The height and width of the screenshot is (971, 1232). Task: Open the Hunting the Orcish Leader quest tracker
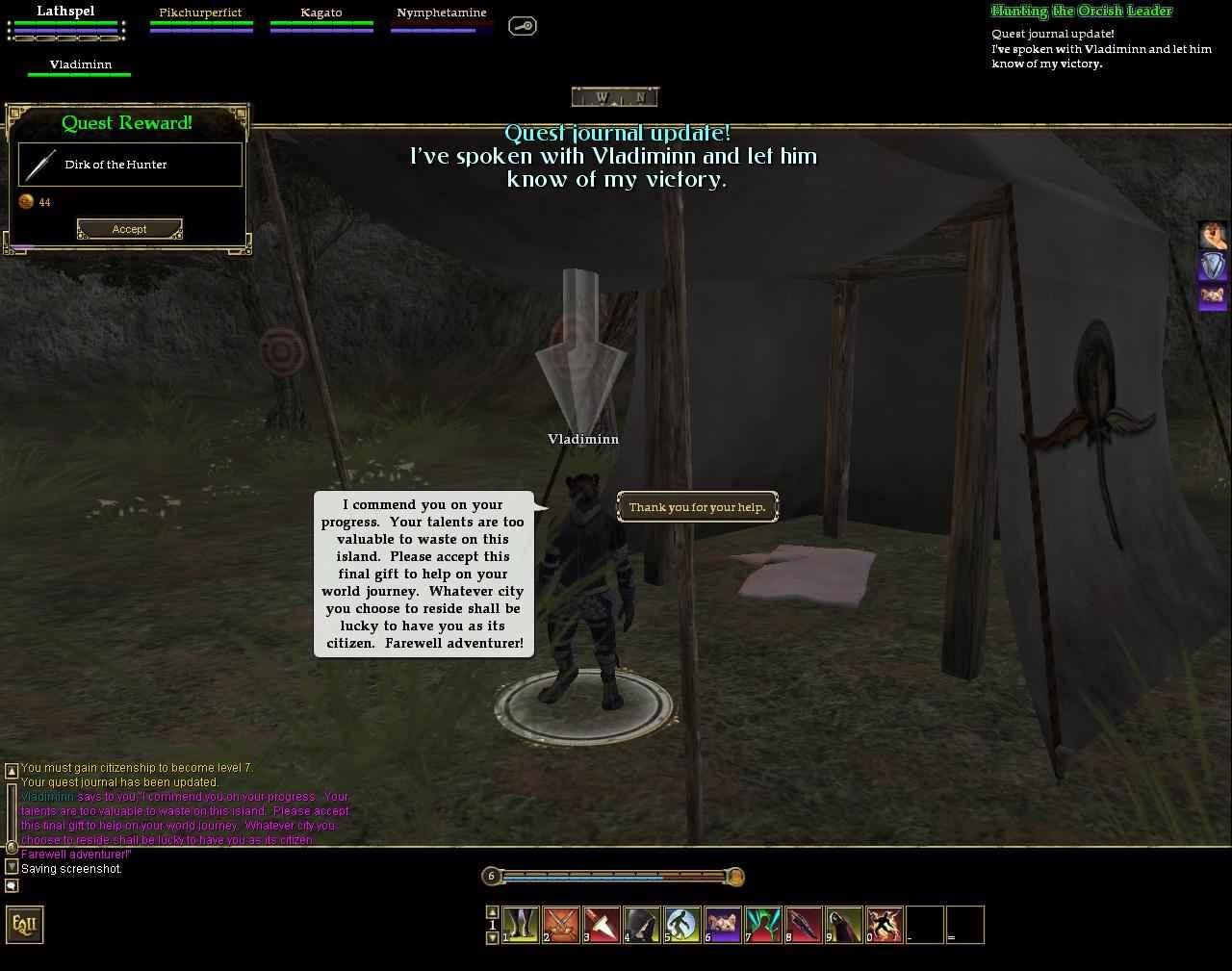(x=1081, y=12)
